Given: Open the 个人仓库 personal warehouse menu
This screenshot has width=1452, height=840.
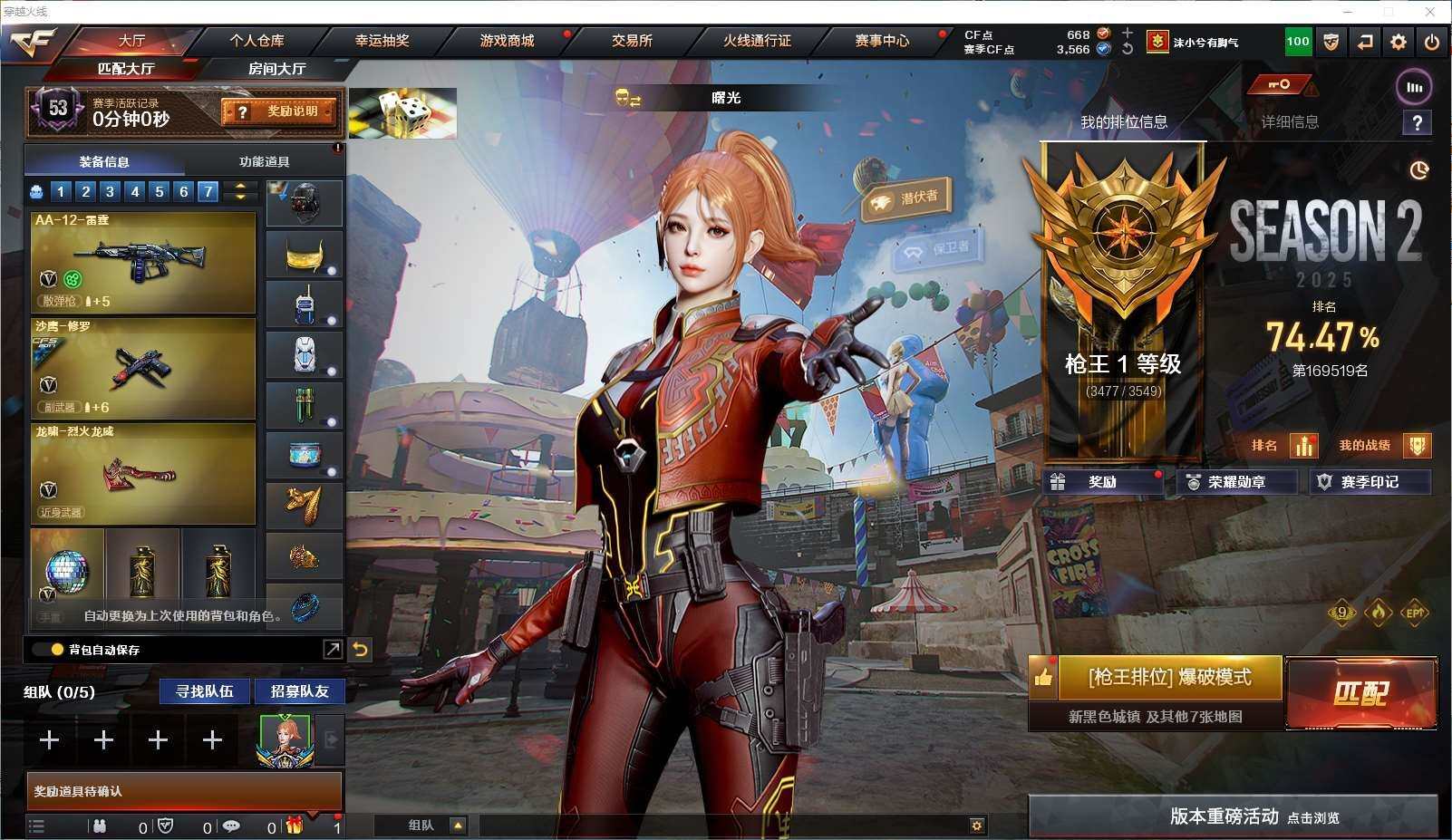Looking at the screenshot, I should [257, 41].
